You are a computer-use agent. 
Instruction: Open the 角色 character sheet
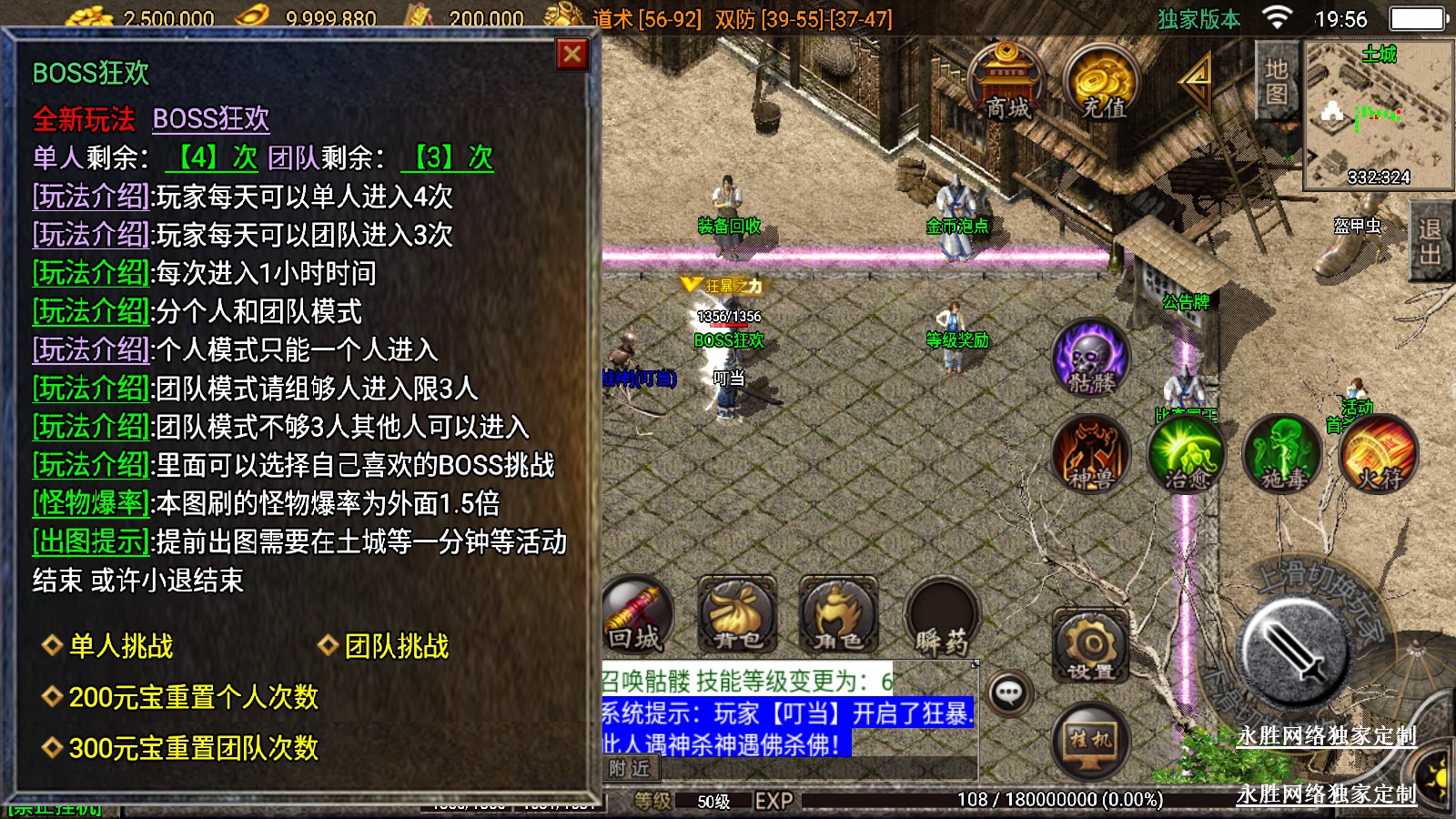point(838,616)
